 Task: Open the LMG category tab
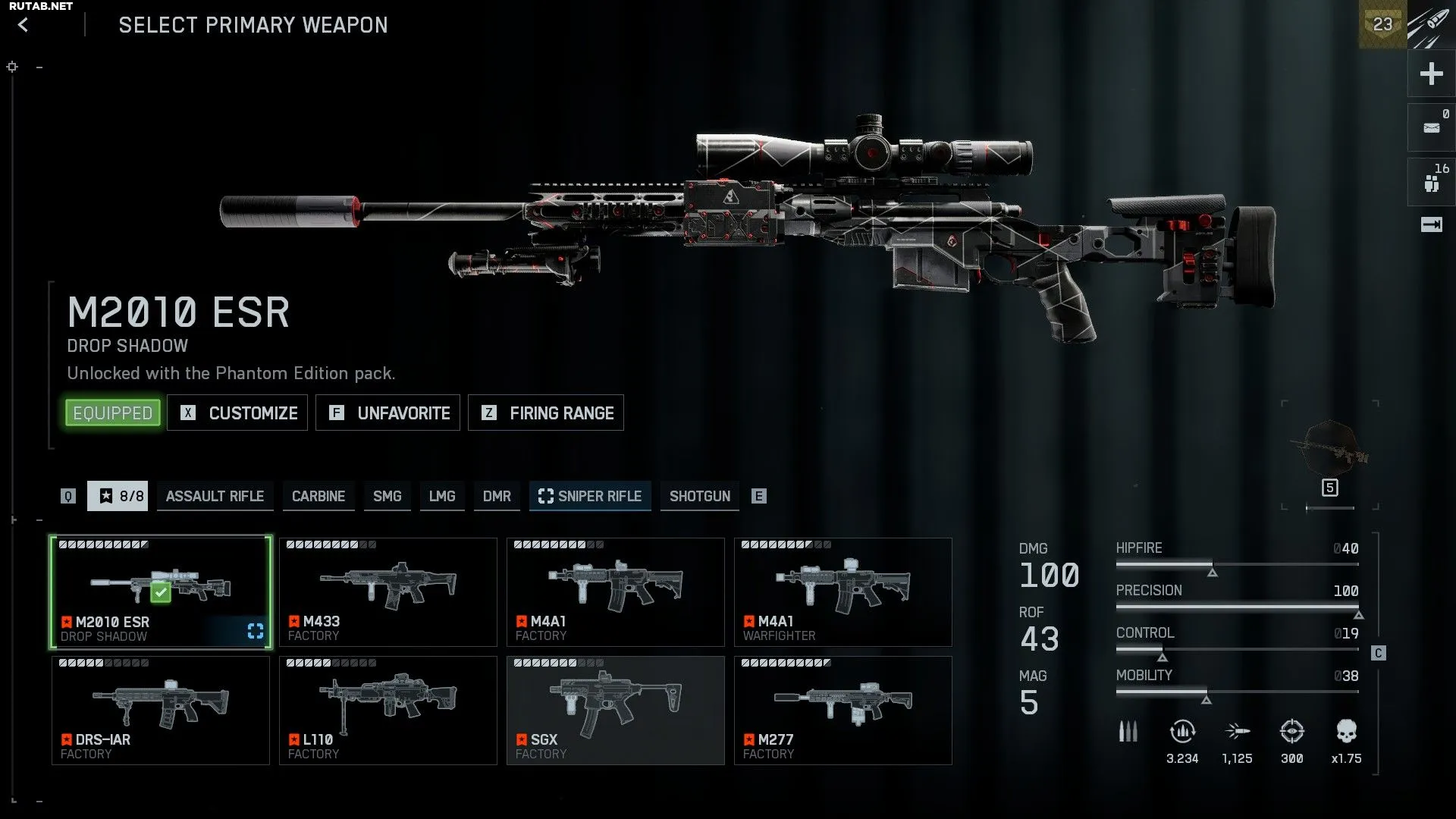tap(442, 496)
